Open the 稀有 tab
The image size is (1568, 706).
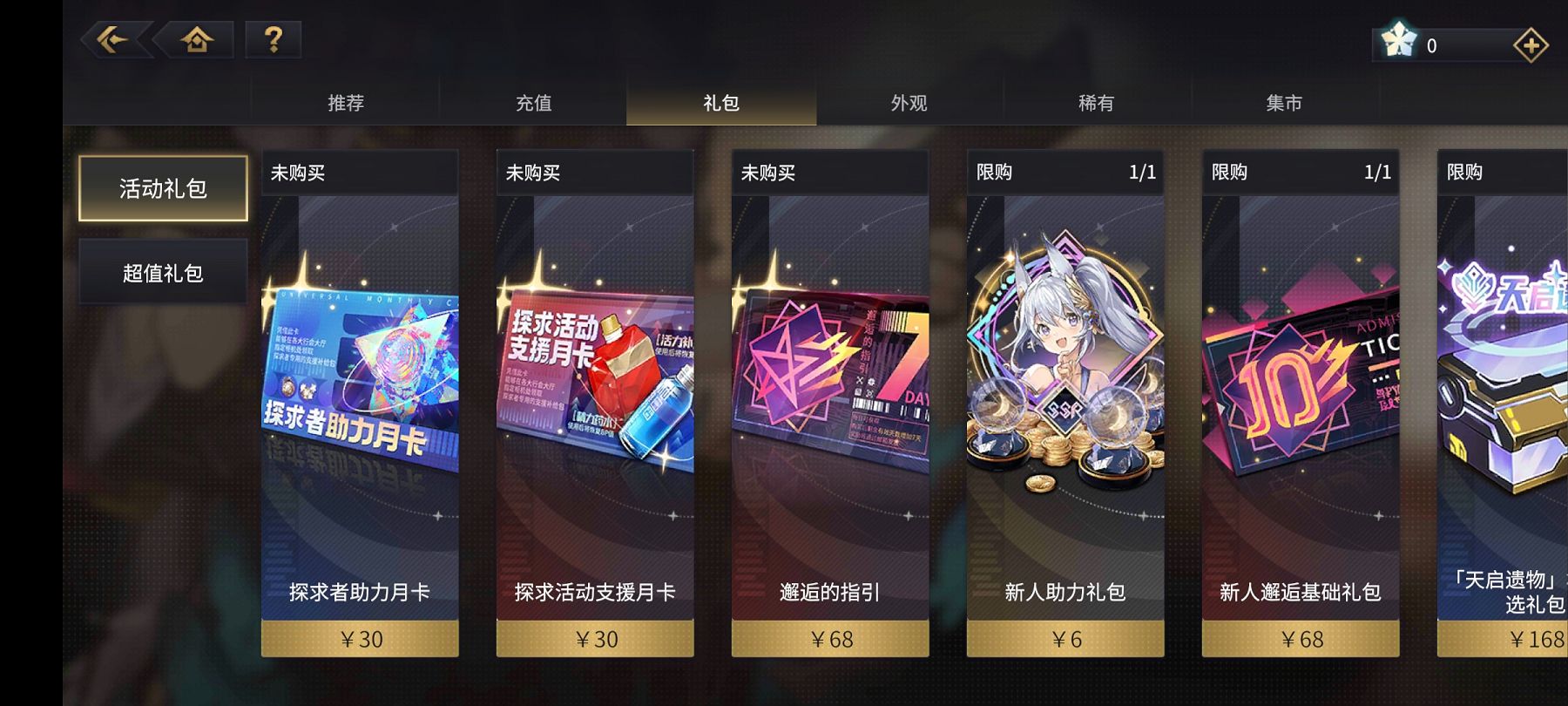pyautogui.click(x=1096, y=103)
